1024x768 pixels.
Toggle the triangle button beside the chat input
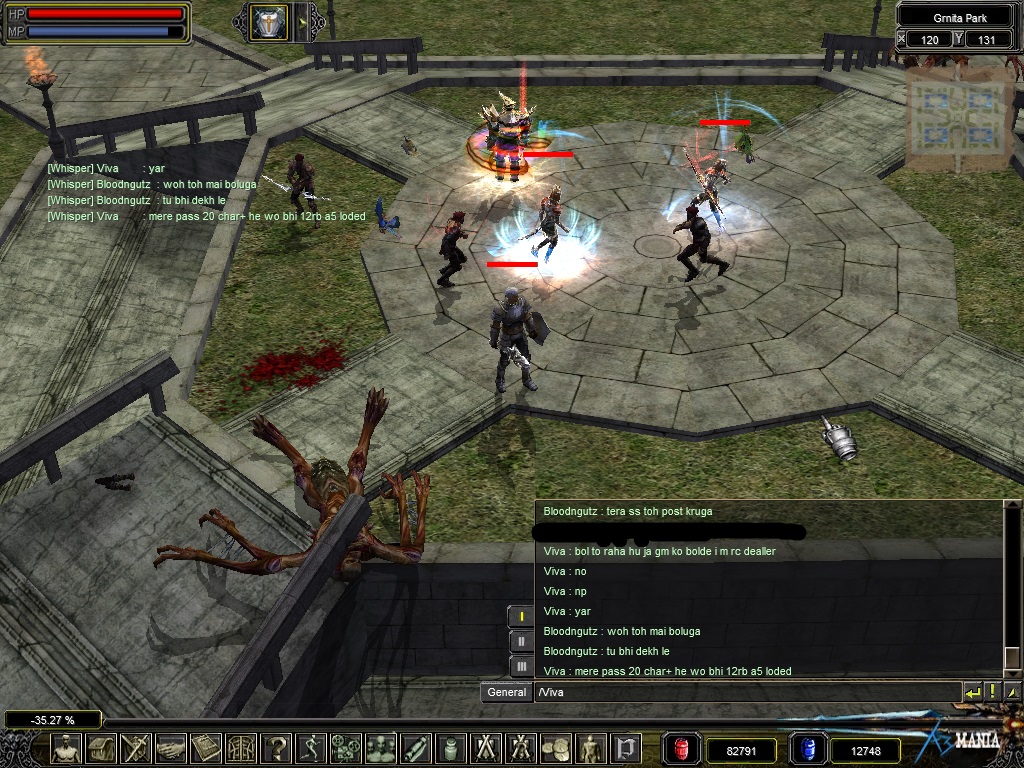(1012, 692)
